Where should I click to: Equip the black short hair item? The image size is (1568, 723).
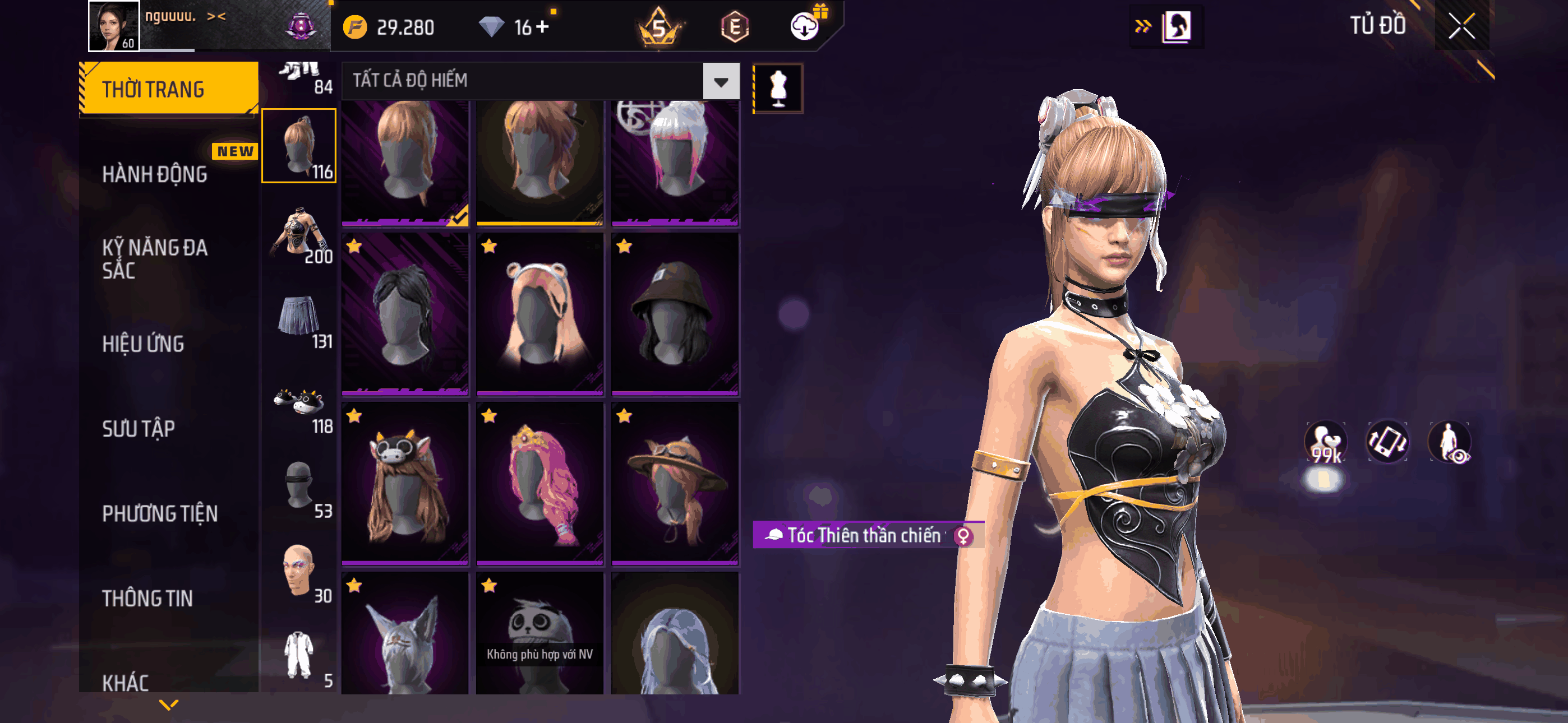[405, 313]
